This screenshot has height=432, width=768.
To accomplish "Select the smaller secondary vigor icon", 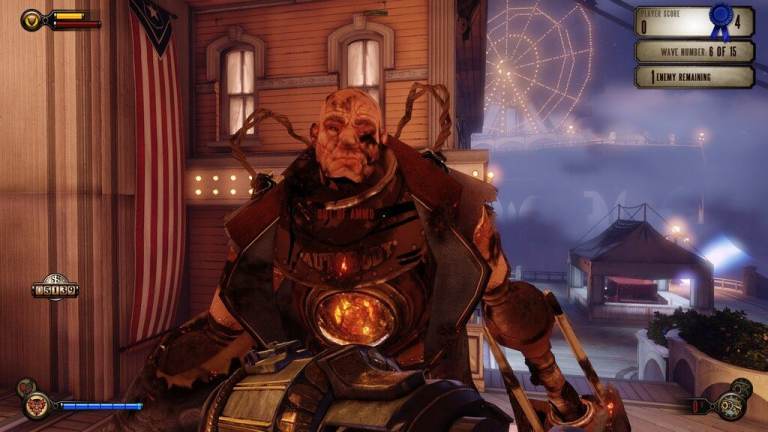I will 25,386.
